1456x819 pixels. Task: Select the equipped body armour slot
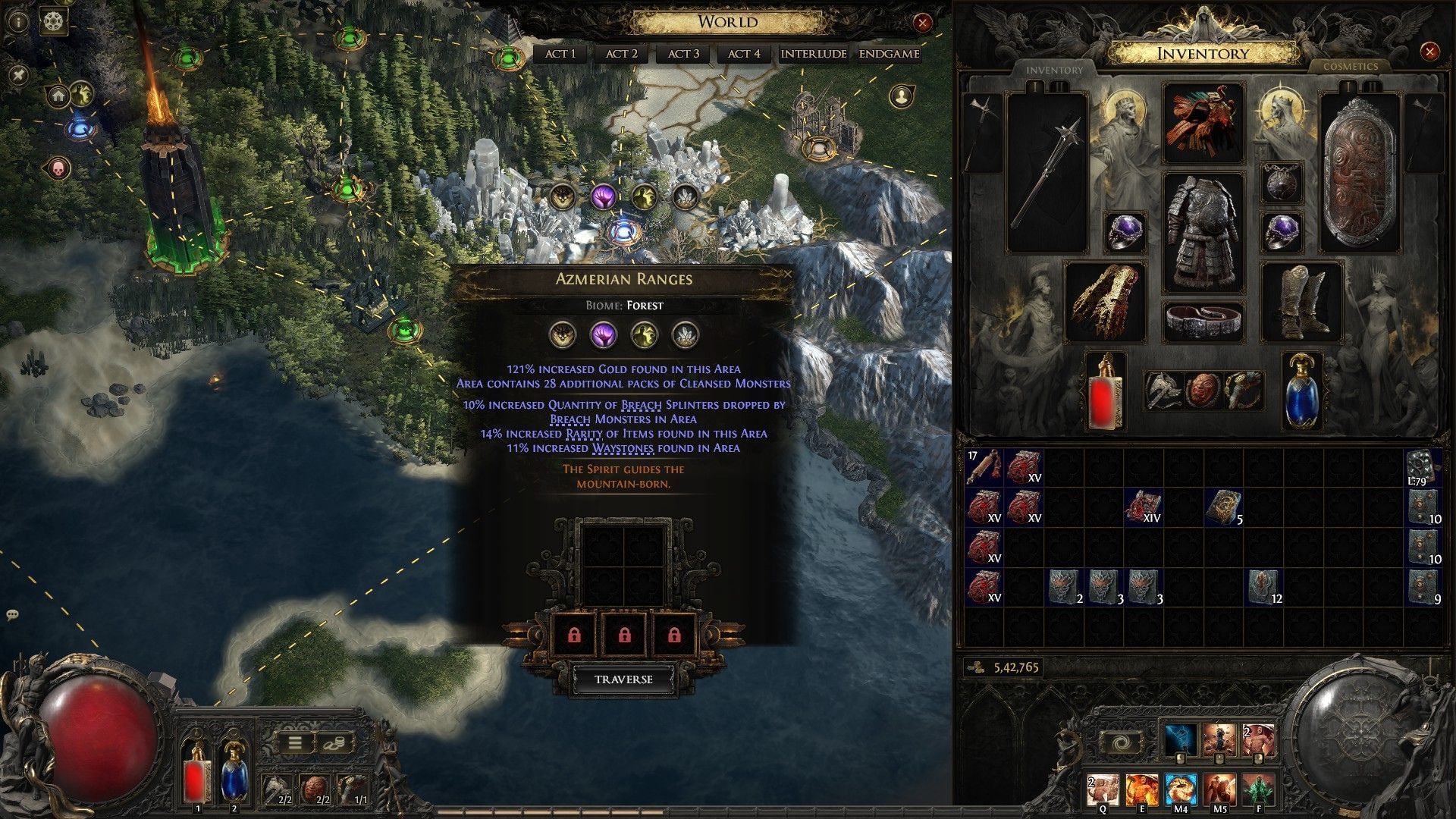pyautogui.click(x=1203, y=233)
